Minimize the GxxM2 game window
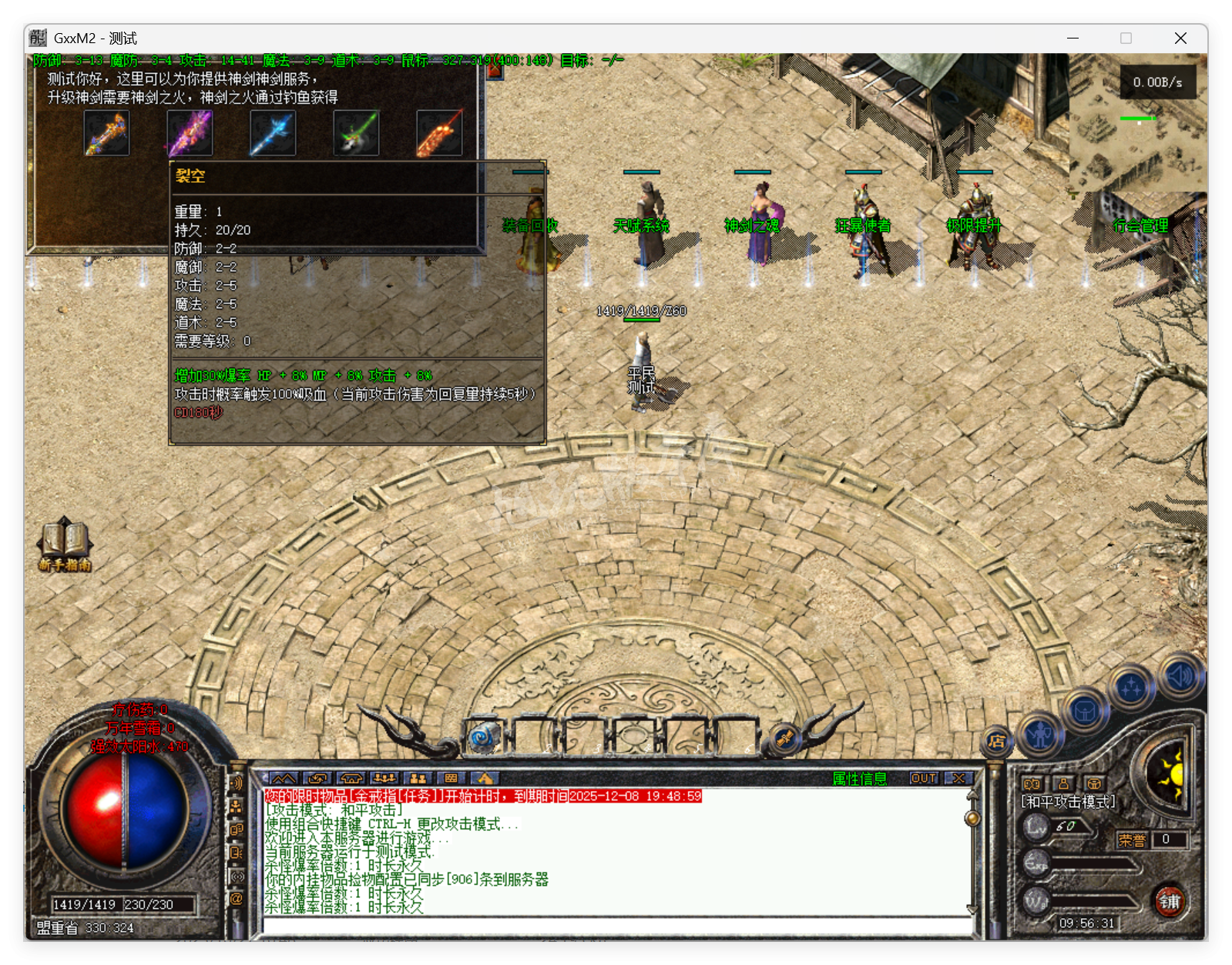 [1073, 38]
